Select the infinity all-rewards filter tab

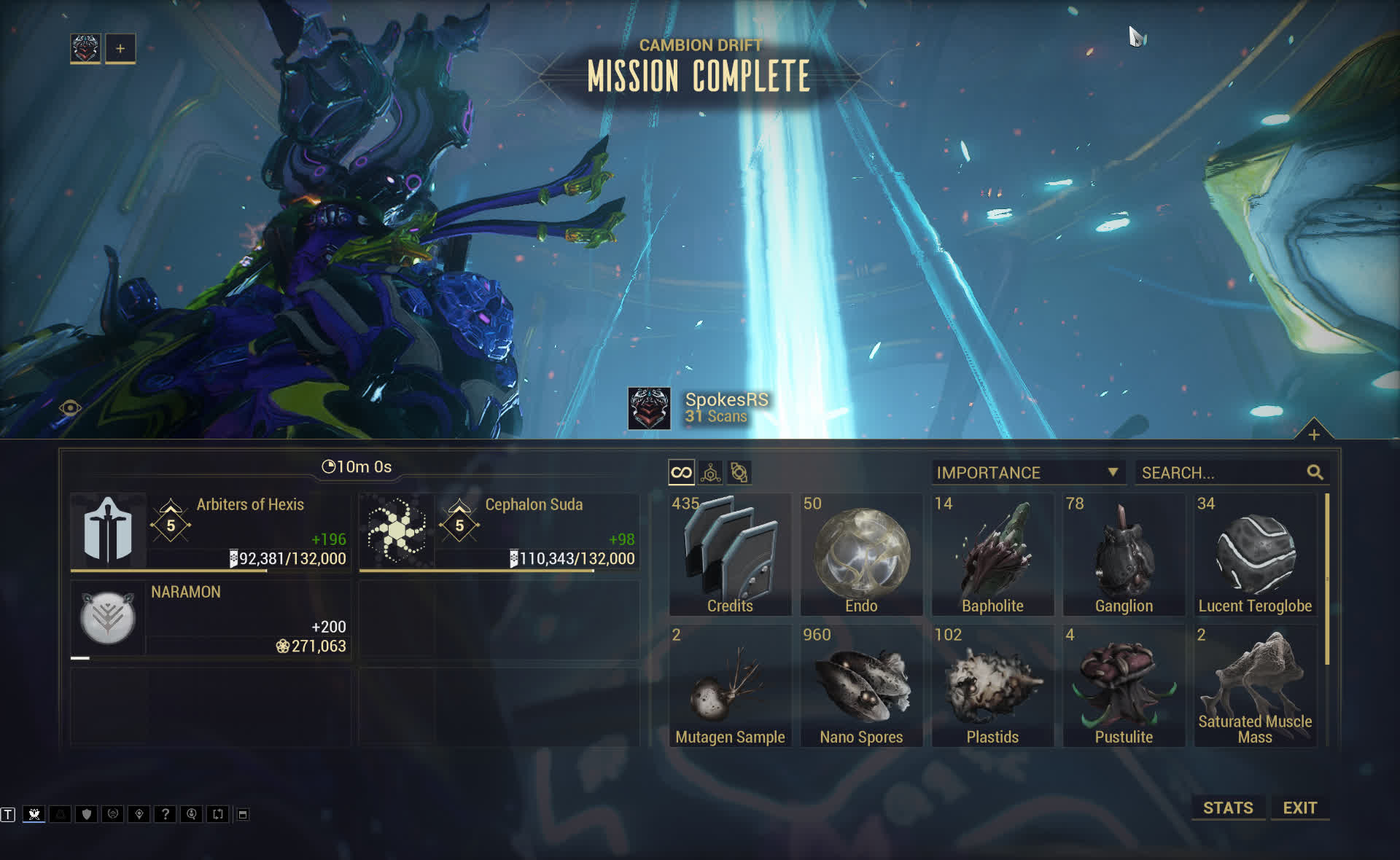[x=681, y=472]
